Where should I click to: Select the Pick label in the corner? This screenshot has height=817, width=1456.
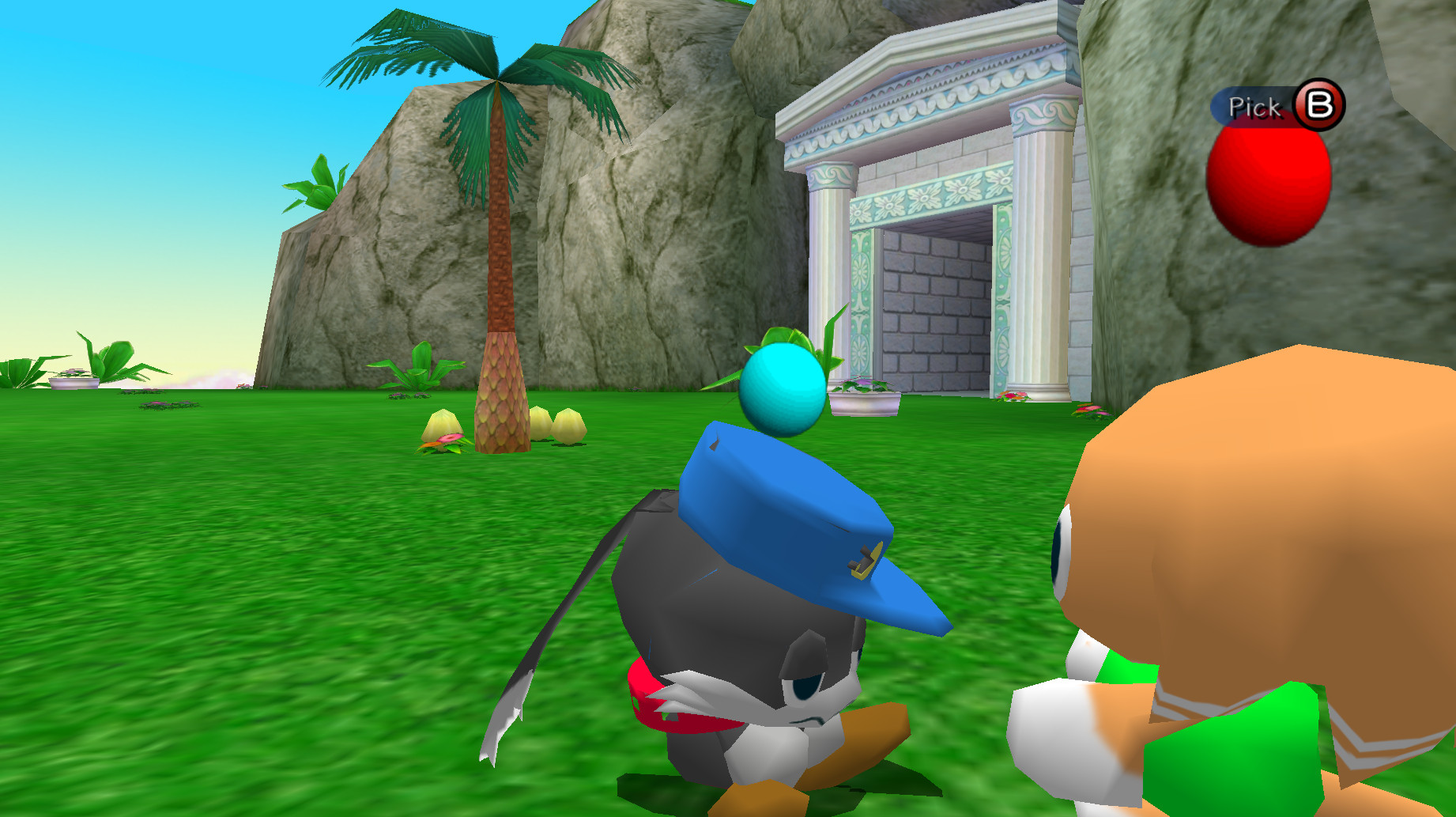1255,105
